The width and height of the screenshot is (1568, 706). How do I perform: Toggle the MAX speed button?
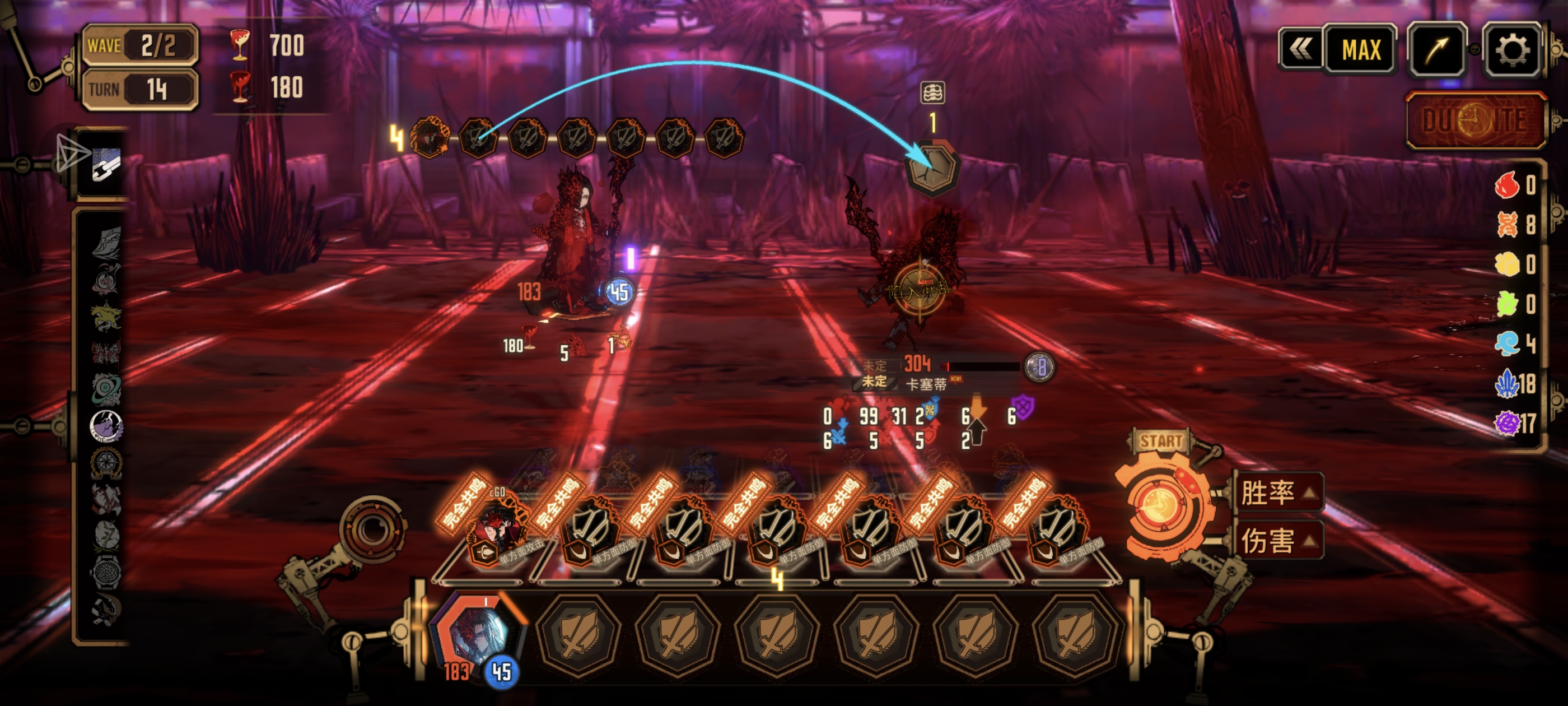1360,49
